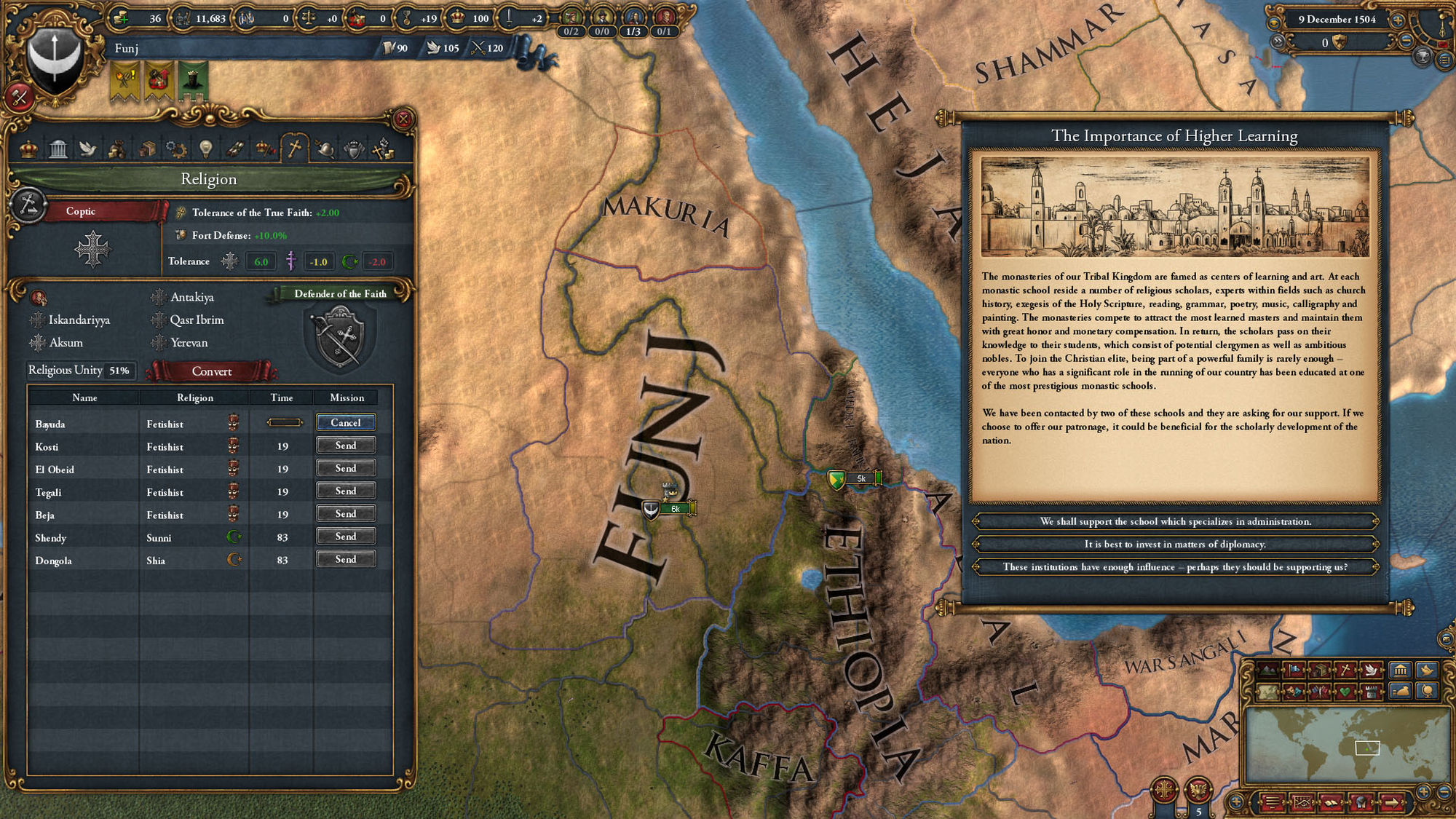Open the ledger via the graph icon
The height and width of the screenshot is (819, 1456).
click(1302, 803)
